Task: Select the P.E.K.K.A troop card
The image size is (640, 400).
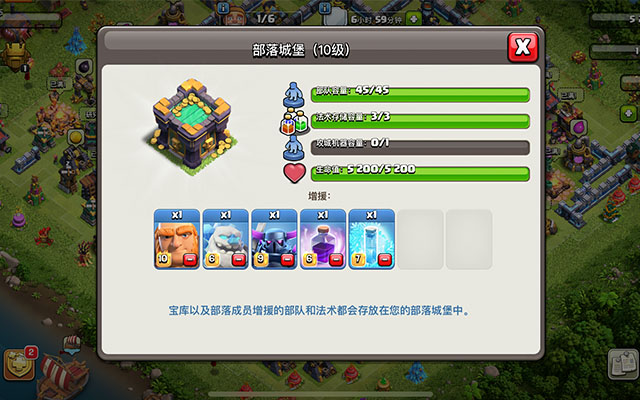Action: 274,238
